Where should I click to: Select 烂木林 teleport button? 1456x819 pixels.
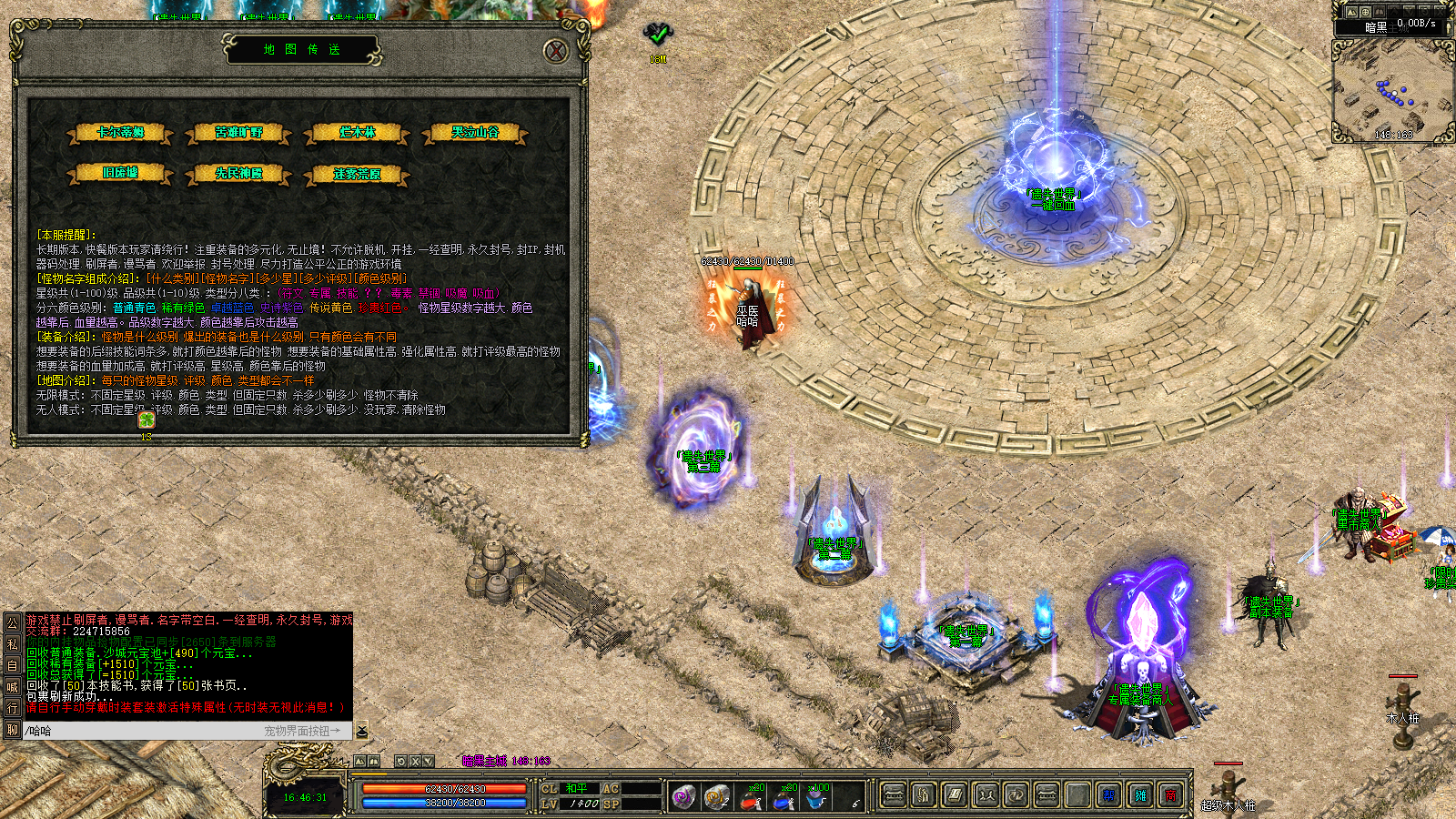[x=357, y=133]
